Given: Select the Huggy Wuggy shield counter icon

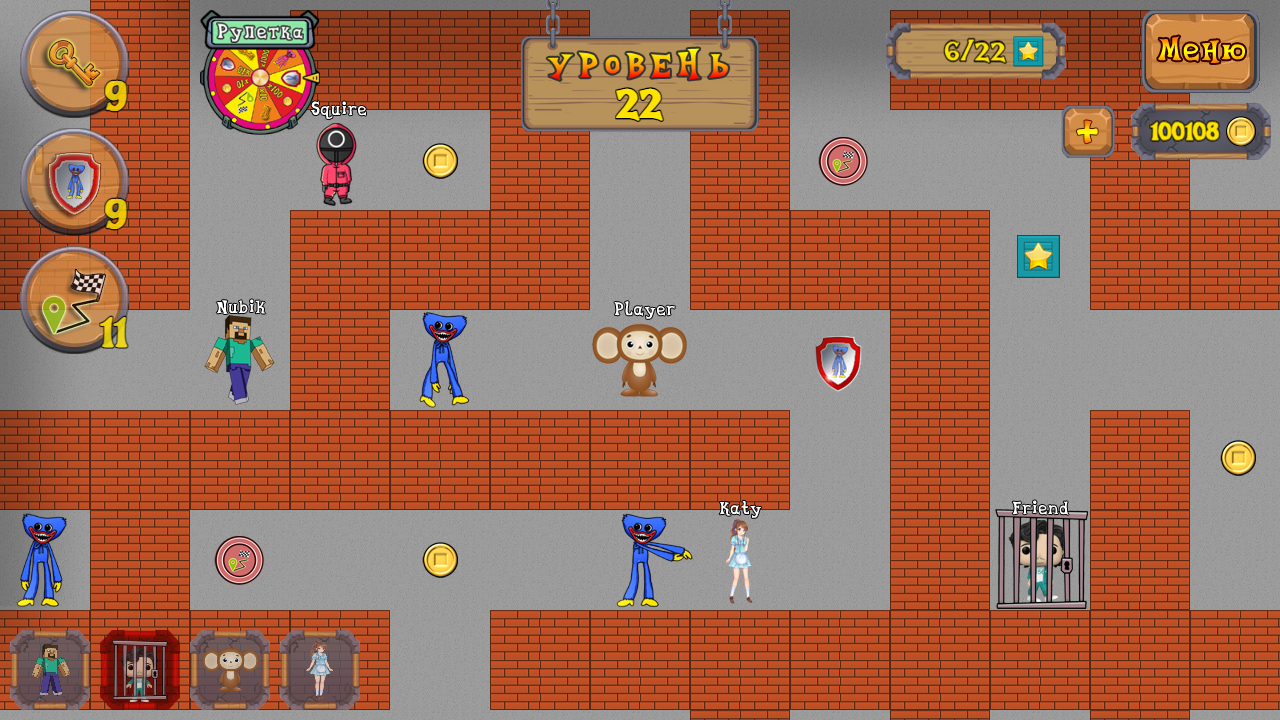Looking at the screenshot, I should 72,183.
